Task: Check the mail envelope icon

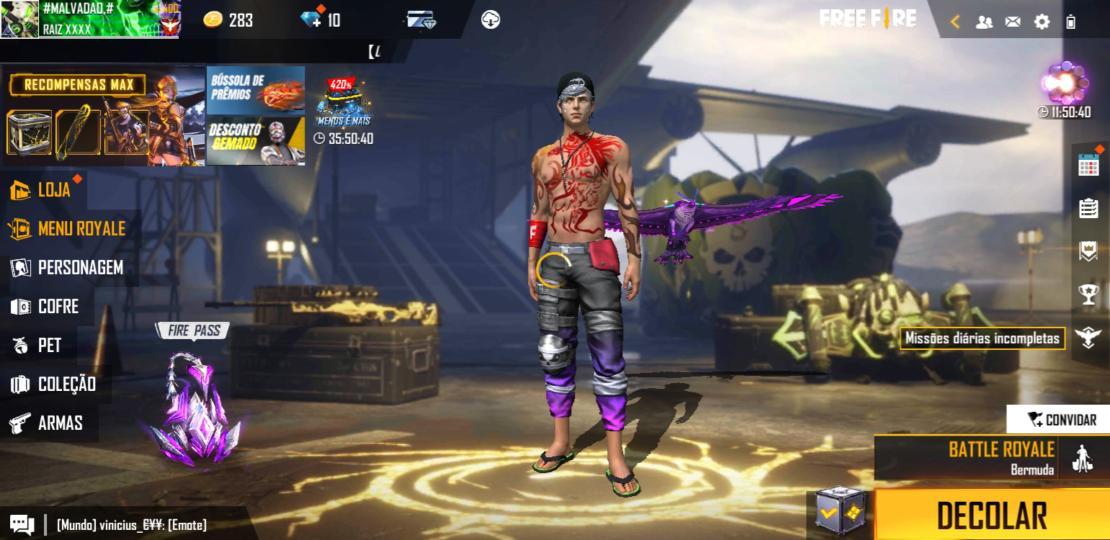Action: pyautogui.click(x=1013, y=21)
